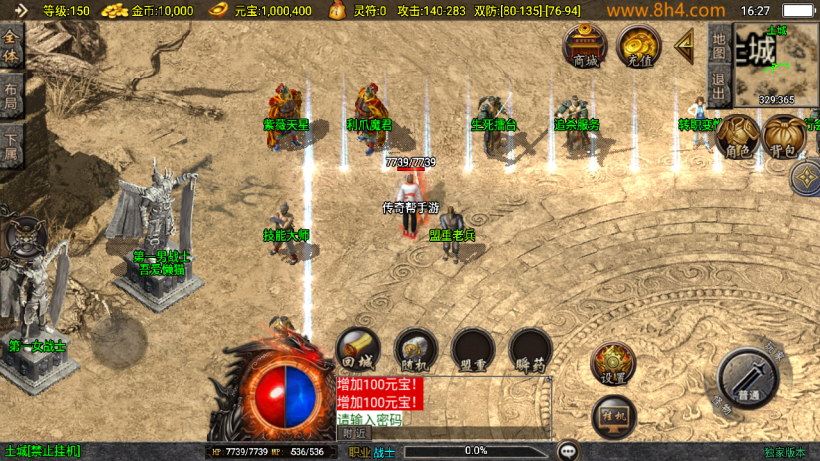820x461 pixels.
Task: Open the 角色 character panel
Action: 738,137
